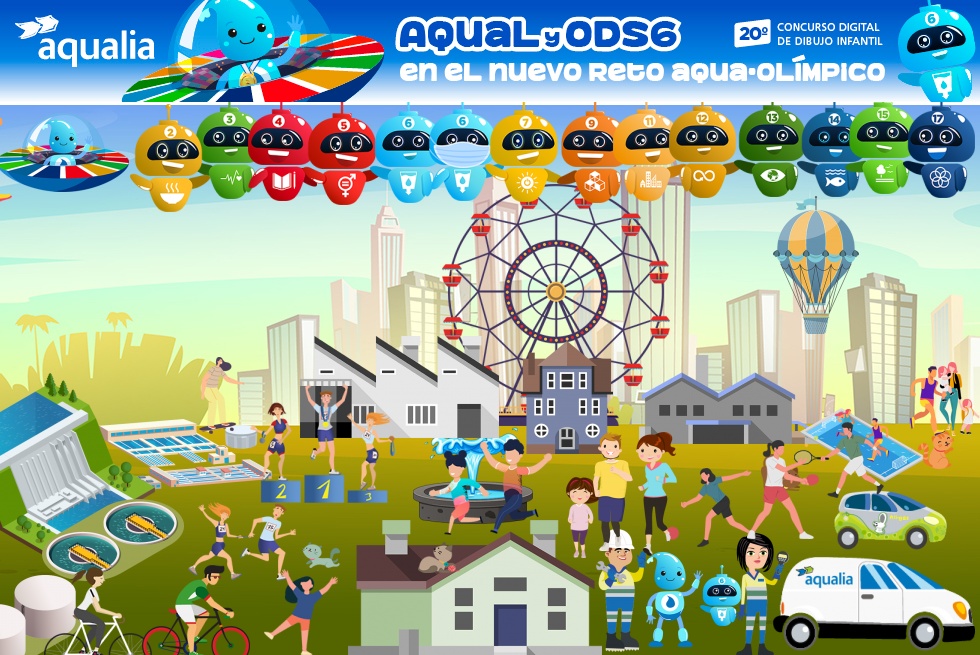Pick the red ODS 4 book robot
980x655 pixels.
click(279, 150)
